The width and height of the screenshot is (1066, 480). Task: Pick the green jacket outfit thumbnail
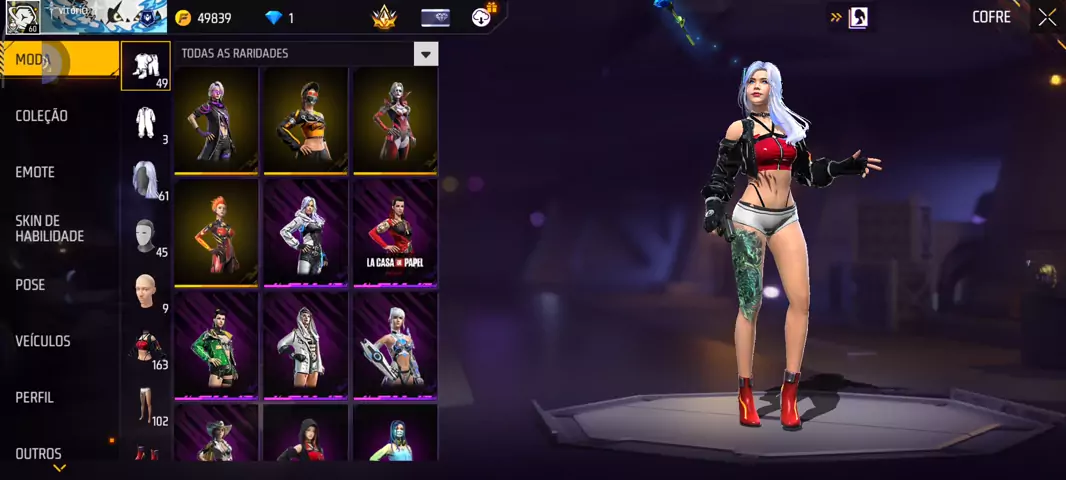click(216, 343)
